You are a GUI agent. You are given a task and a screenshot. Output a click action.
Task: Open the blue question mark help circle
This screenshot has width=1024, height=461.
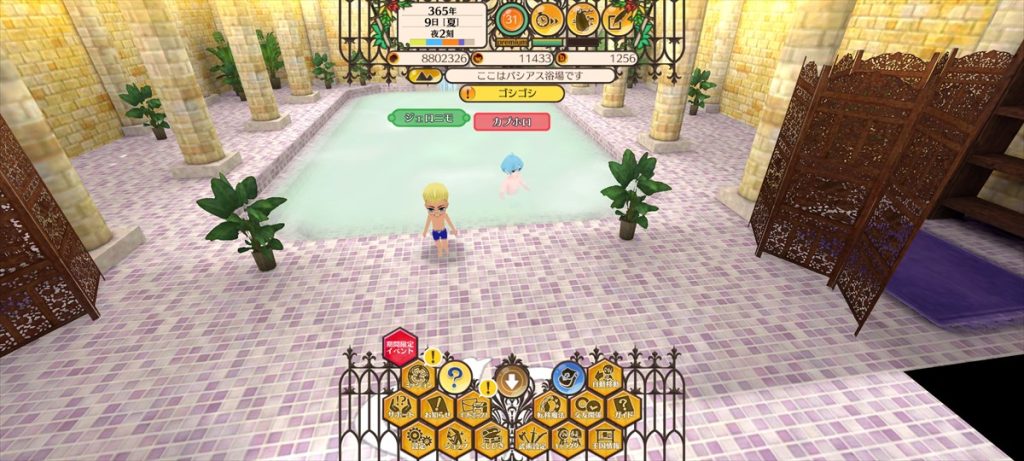point(455,377)
